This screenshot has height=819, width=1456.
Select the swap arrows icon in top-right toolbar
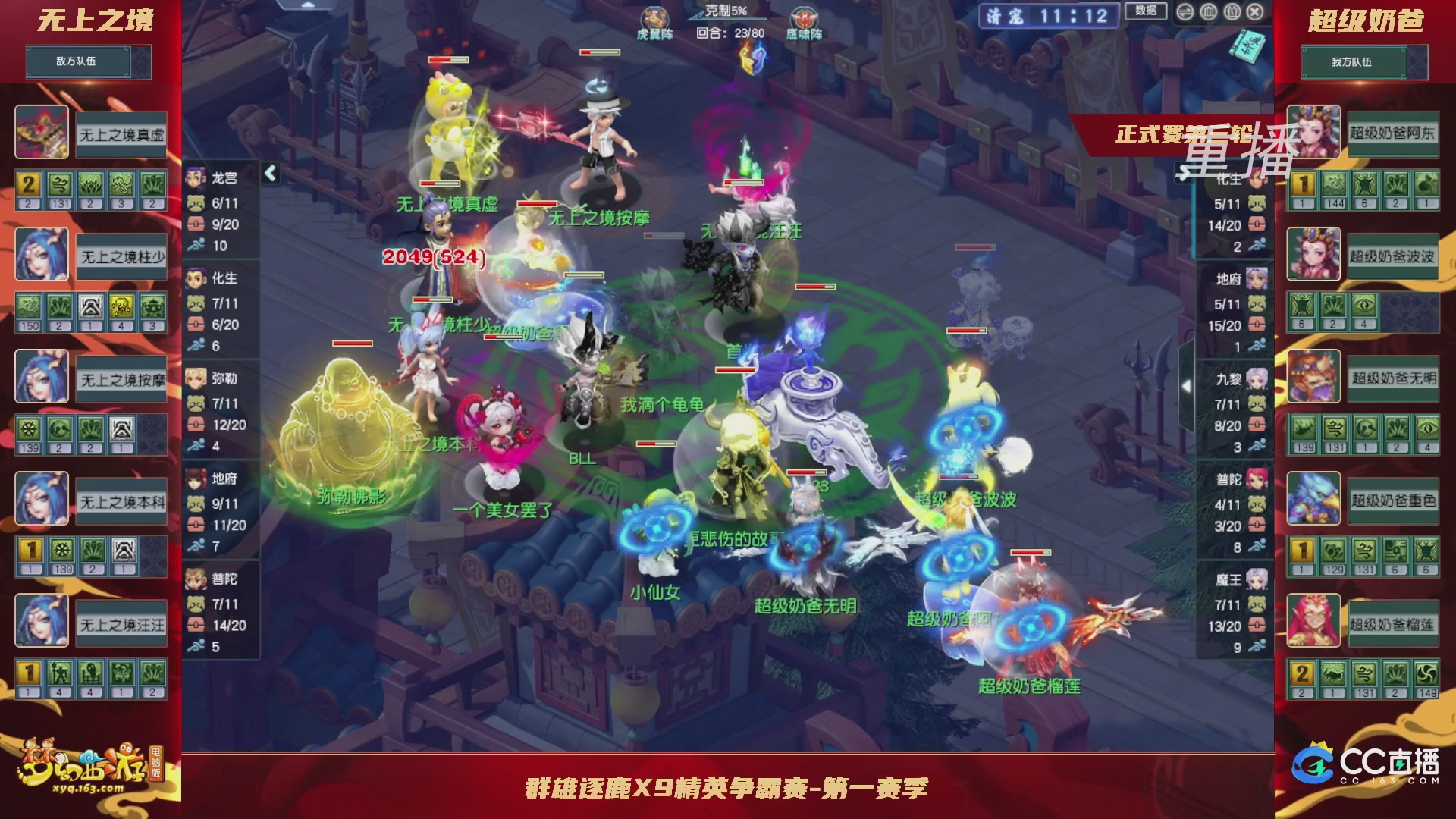click(x=1185, y=12)
